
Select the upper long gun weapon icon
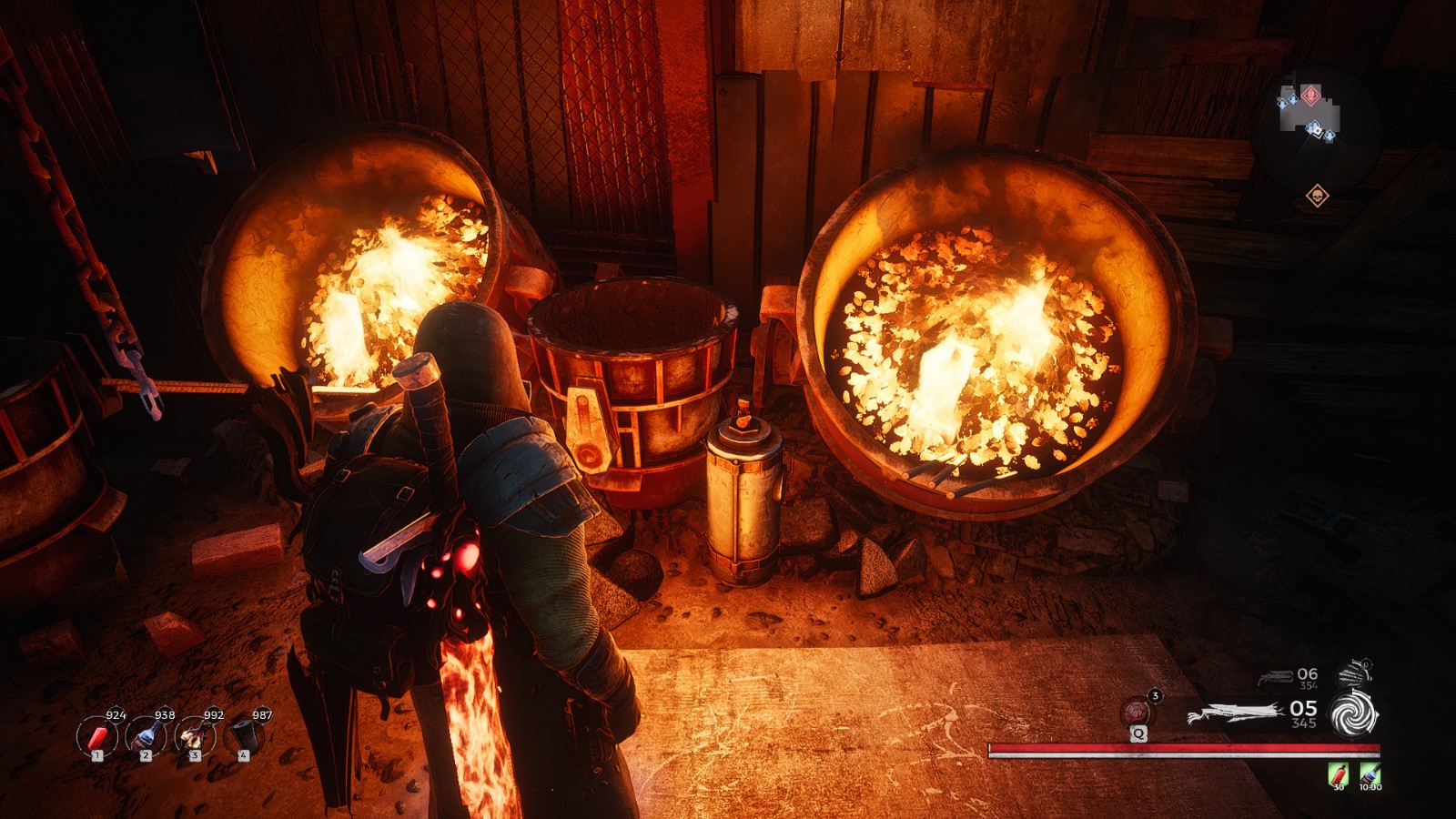coord(1276,677)
